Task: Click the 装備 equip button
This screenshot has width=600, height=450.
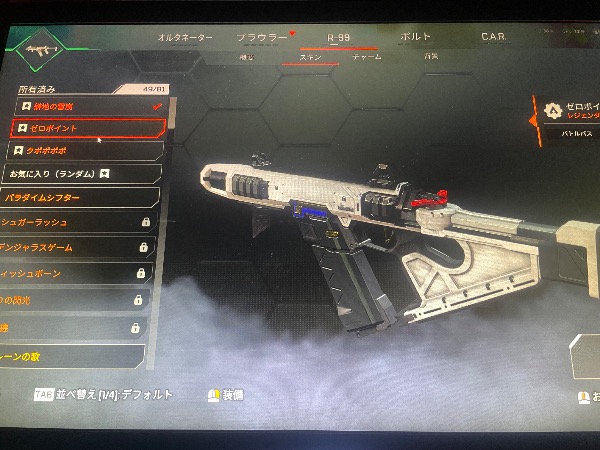Action: [226, 395]
